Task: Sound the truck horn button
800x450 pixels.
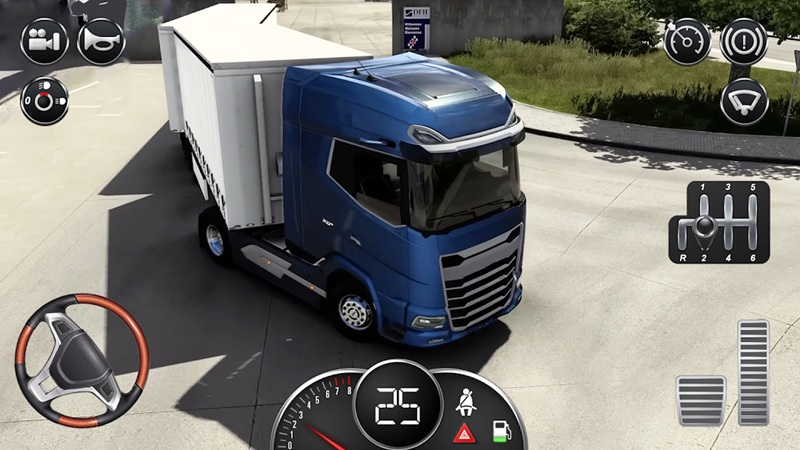Action: click(x=101, y=42)
